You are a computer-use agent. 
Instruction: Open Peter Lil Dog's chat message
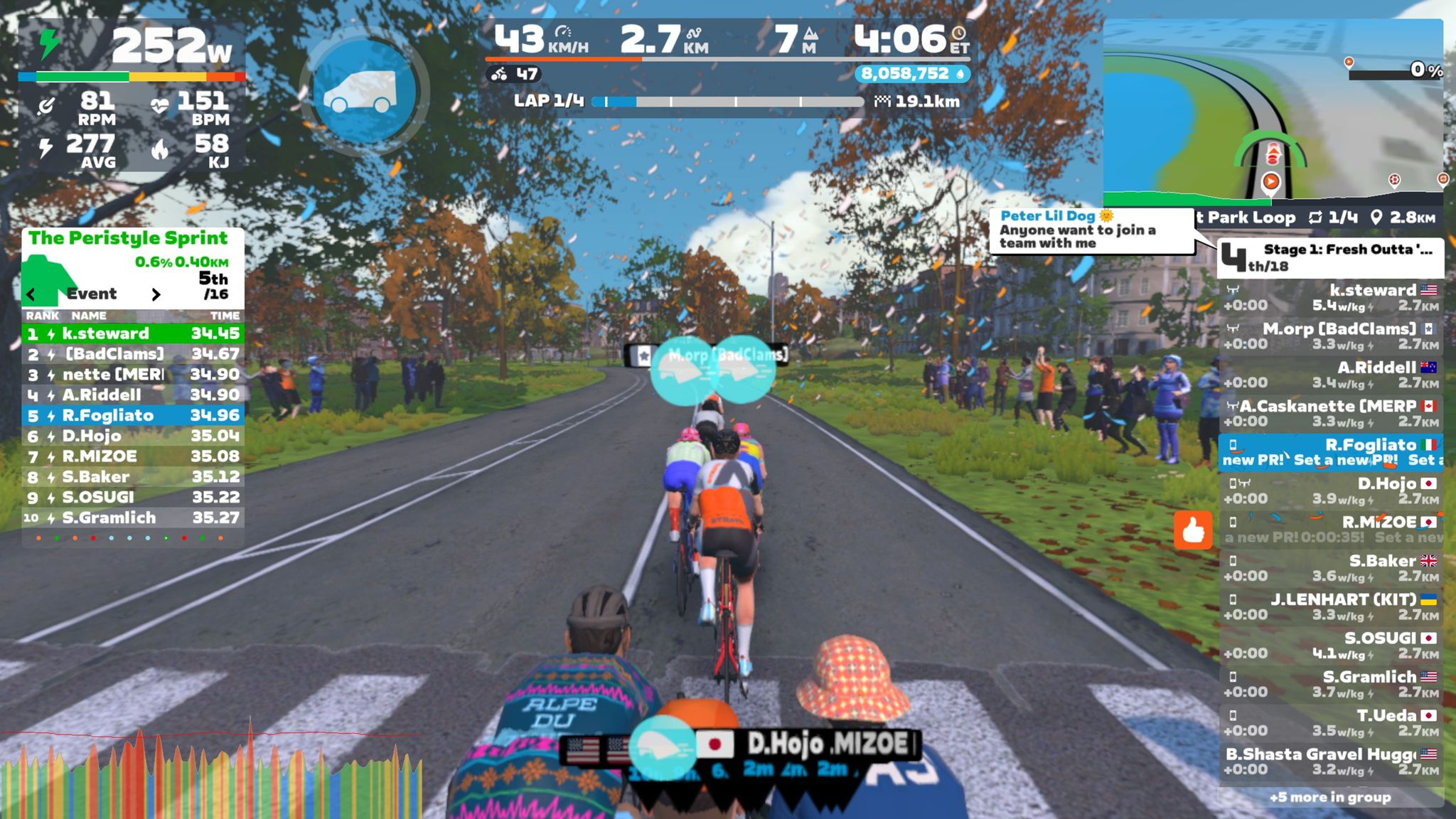tap(1090, 230)
